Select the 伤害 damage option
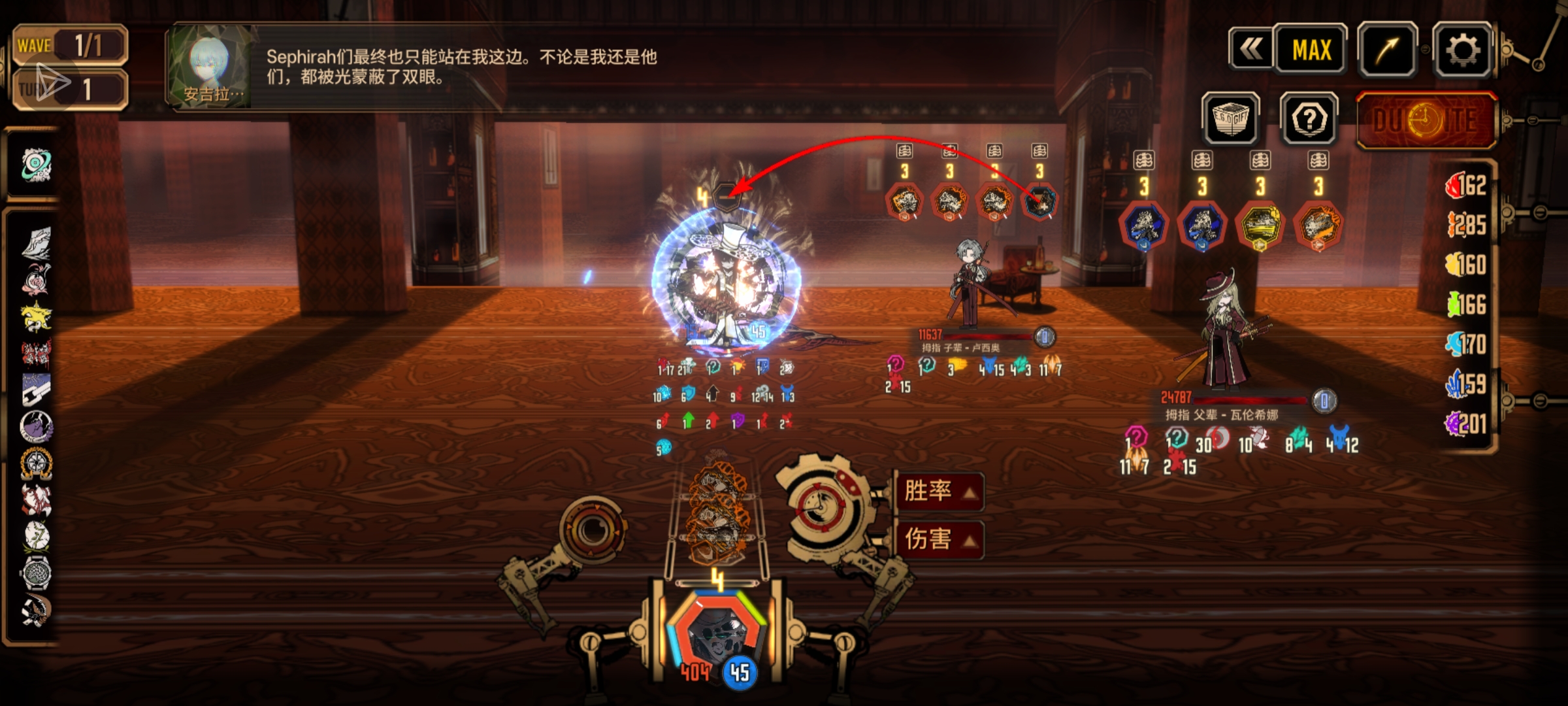Viewport: 1568px width, 706px height. [938, 539]
